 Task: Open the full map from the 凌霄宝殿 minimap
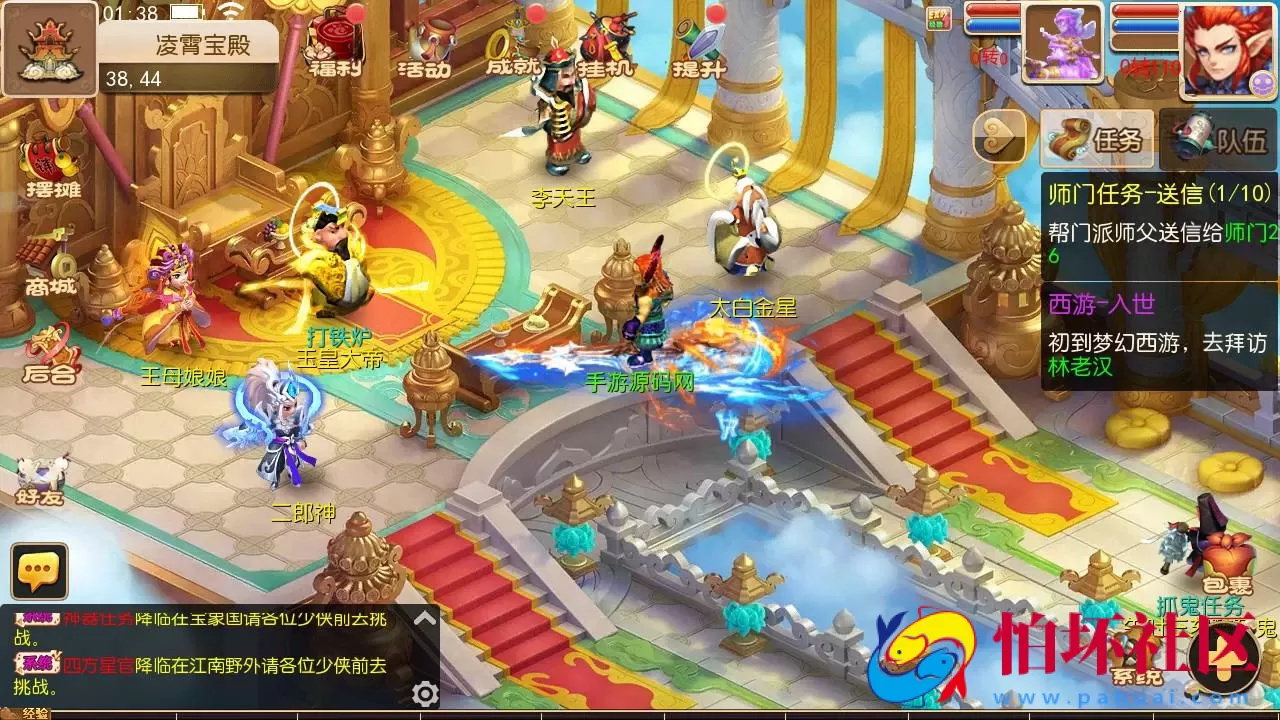click(x=50, y=50)
